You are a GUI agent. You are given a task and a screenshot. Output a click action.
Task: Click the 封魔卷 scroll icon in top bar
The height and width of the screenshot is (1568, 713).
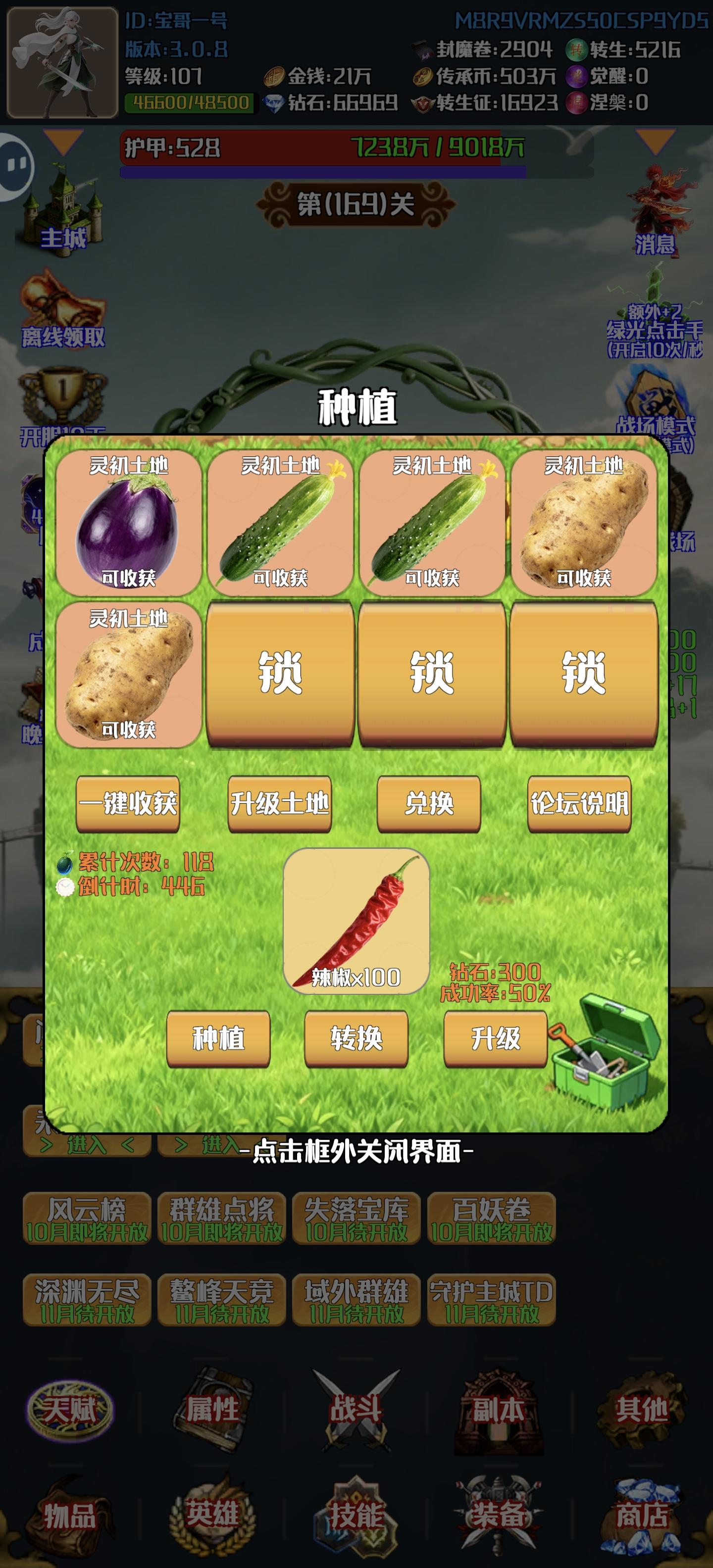422,50
